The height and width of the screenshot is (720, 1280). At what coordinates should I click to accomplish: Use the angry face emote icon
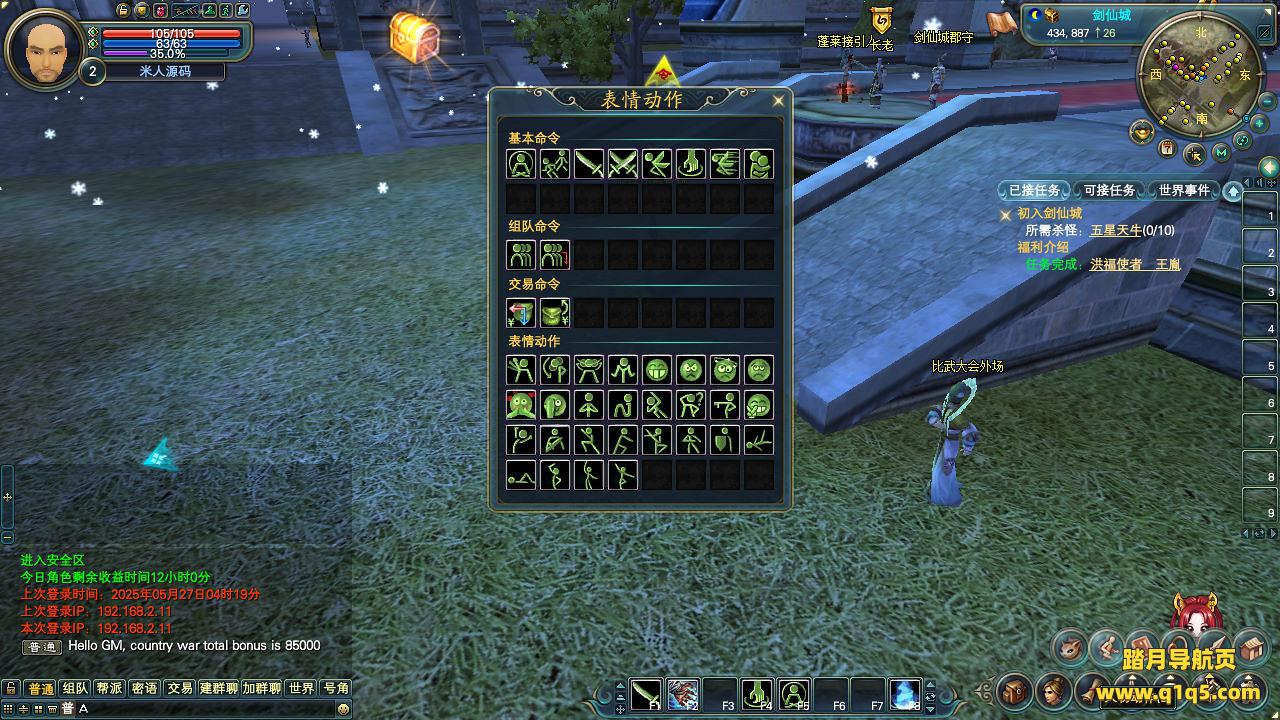tap(691, 371)
